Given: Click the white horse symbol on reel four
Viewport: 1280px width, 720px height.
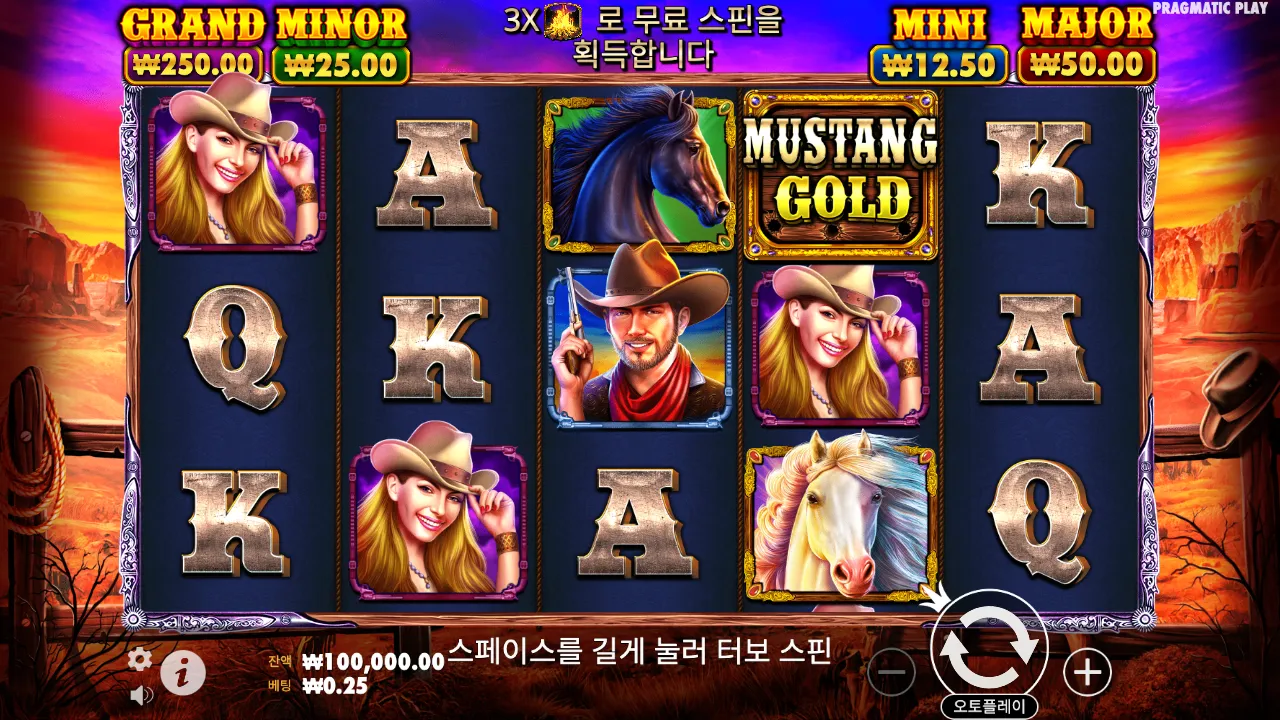Looking at the screenshot, I should point(838,520).
